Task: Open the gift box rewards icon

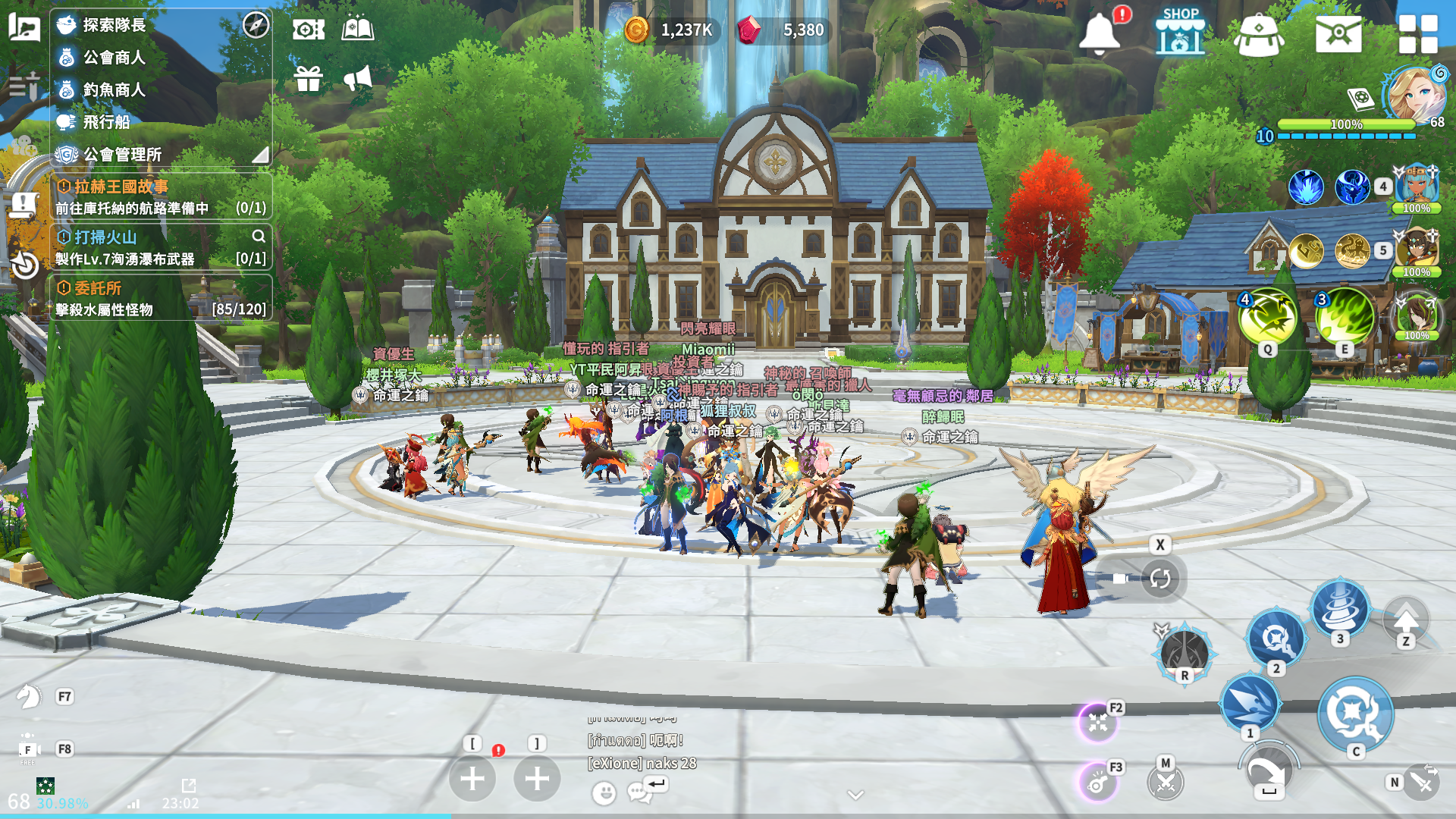Action: coord(309,78)
